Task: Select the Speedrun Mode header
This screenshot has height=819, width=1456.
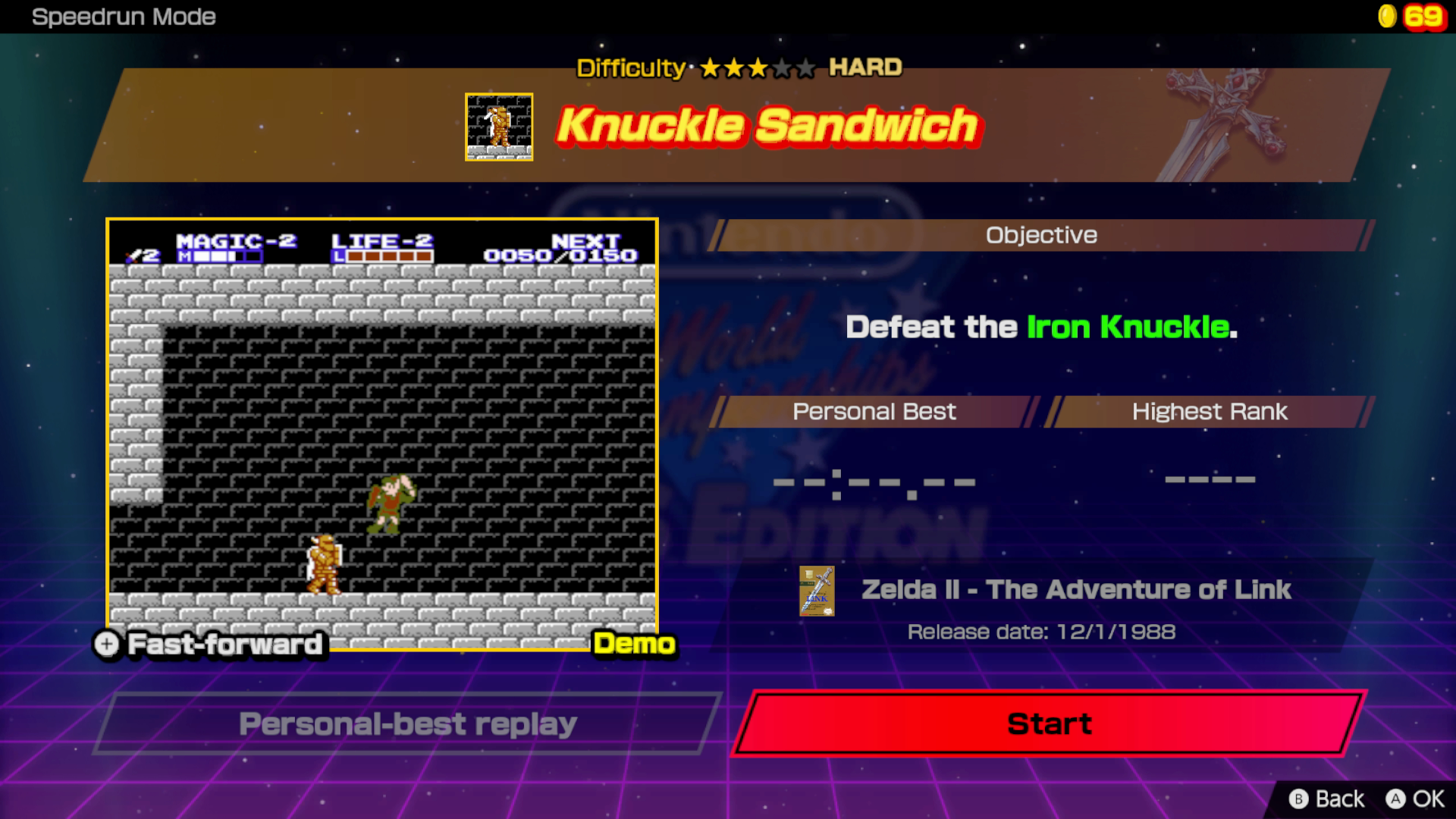Action: tap(124, 17)
